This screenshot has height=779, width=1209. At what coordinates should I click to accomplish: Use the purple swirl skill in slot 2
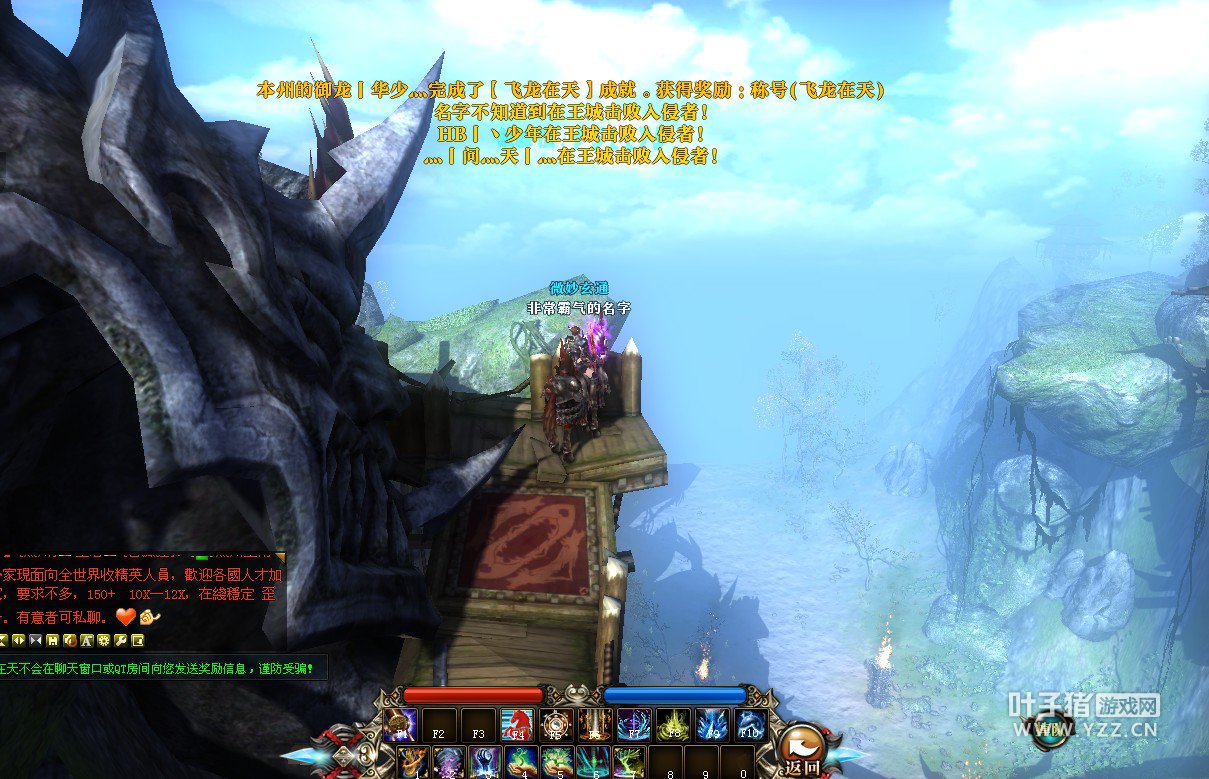point(448,762)
